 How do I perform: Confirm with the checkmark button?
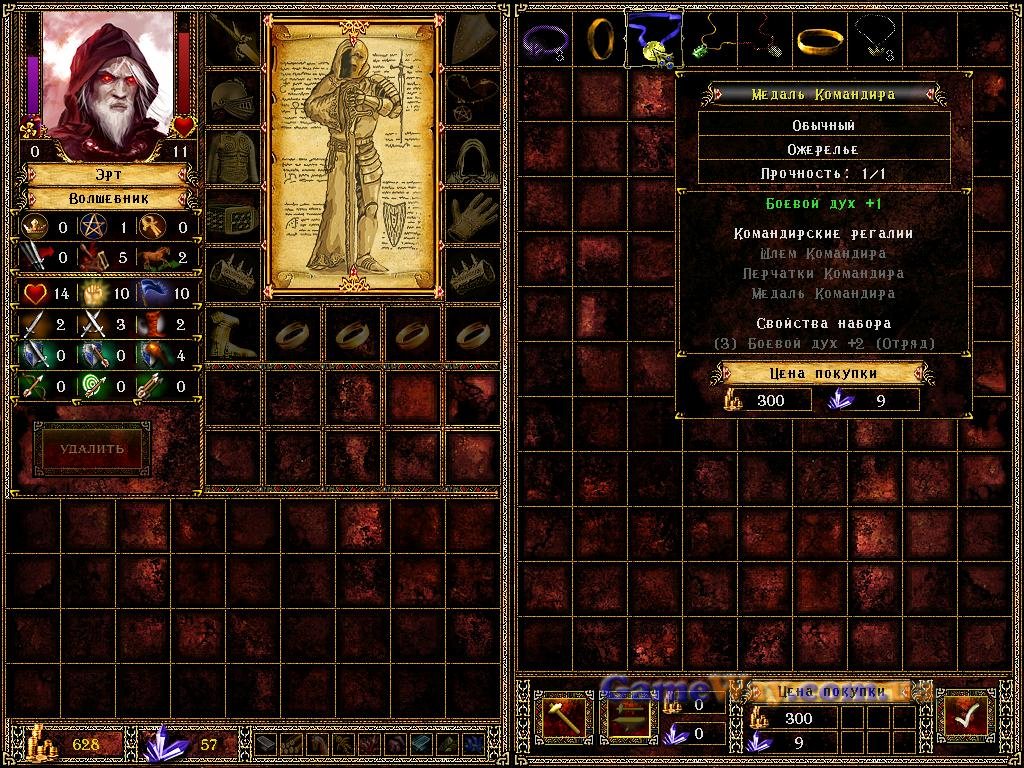tap(965, 717)
